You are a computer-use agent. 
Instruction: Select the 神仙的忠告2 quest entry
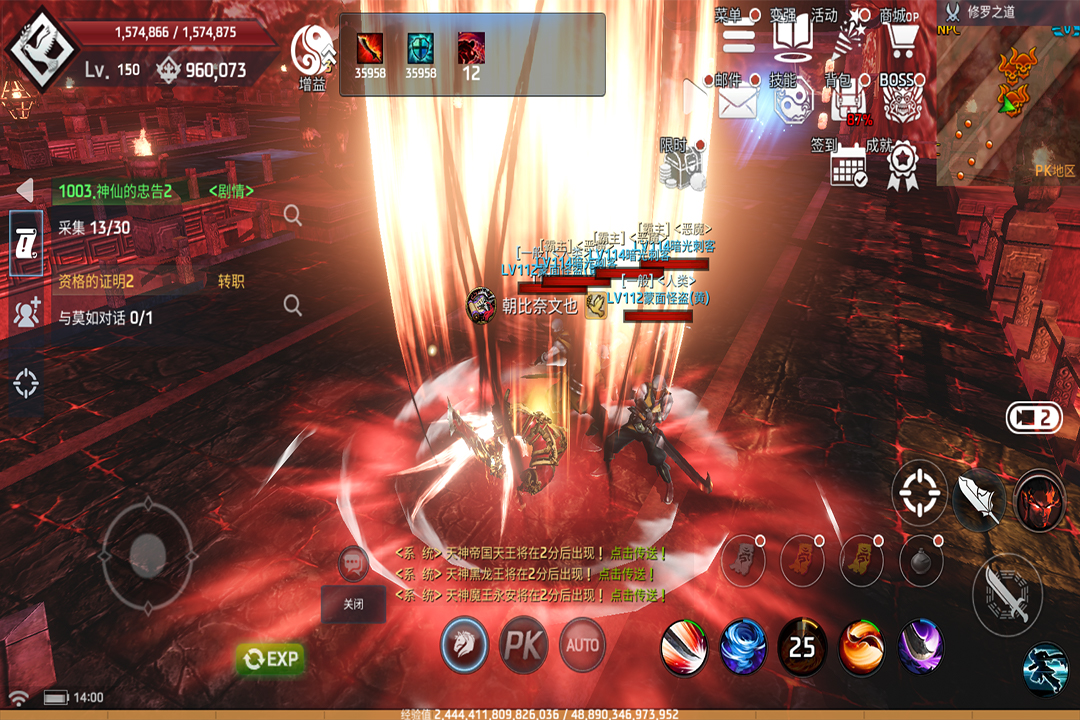click(115, 191)
